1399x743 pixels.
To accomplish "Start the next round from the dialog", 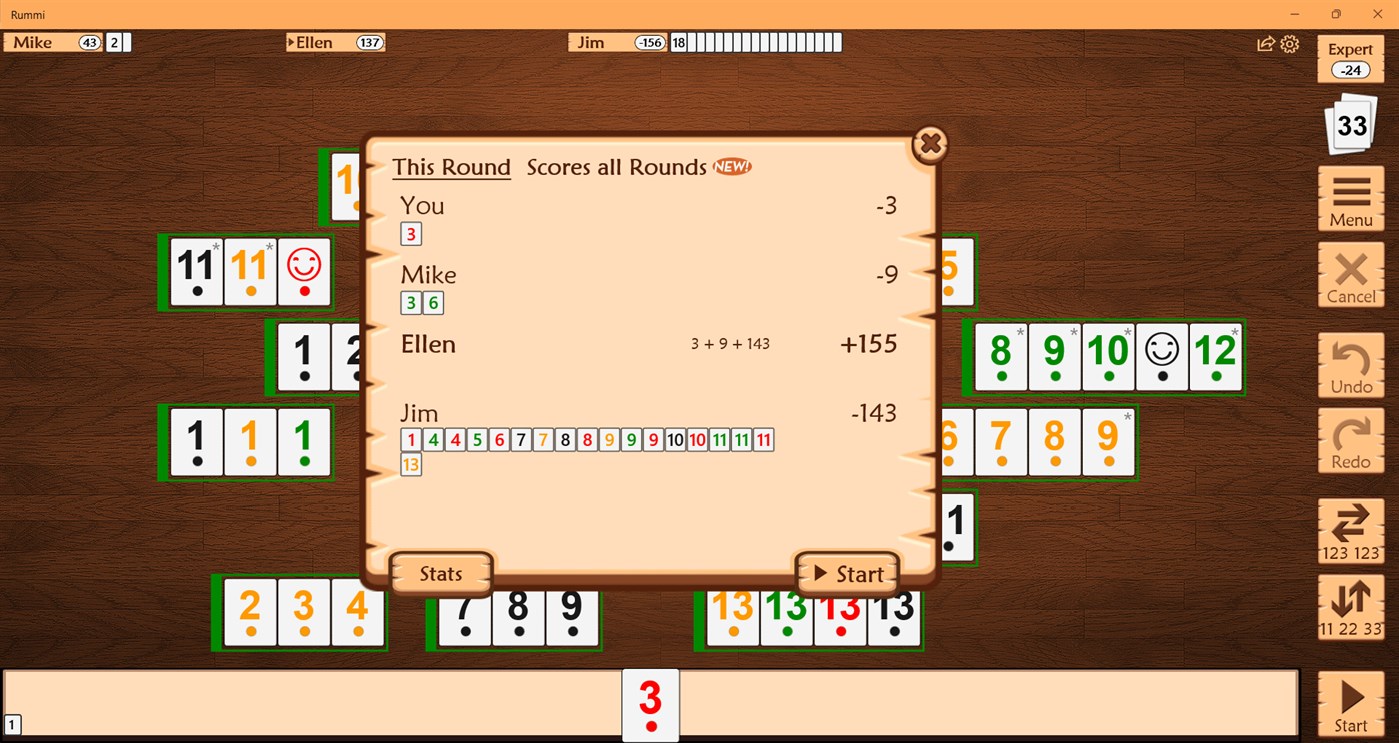I will pos(847,573).
